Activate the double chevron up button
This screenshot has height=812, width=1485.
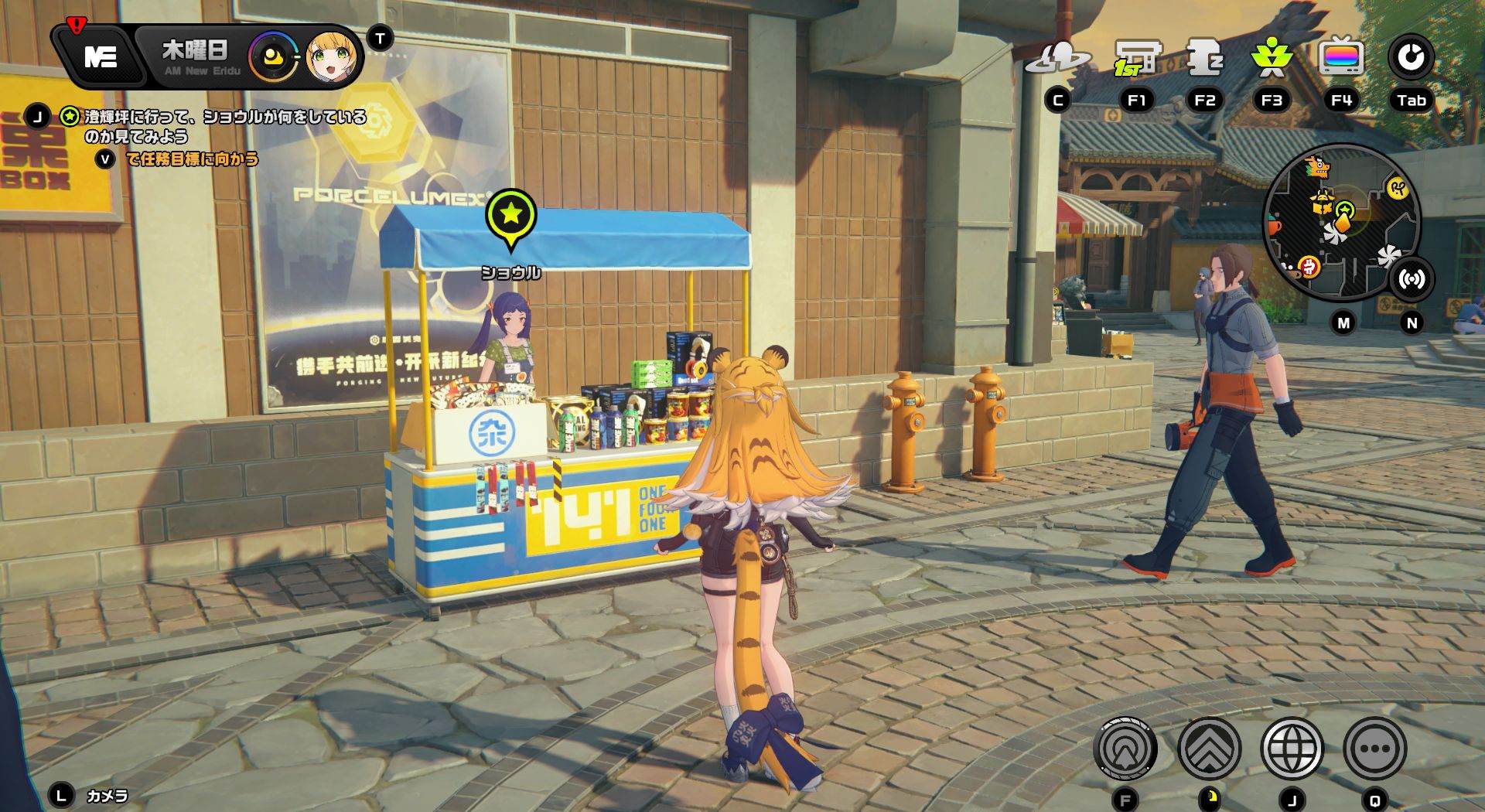click(x=1209, y=749)
